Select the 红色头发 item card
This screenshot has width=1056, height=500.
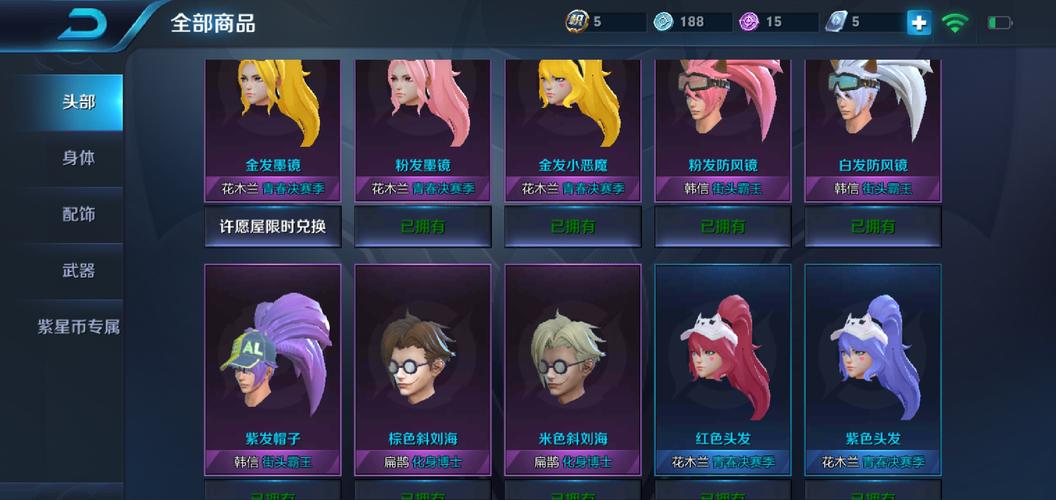click(x=723, y=365)
